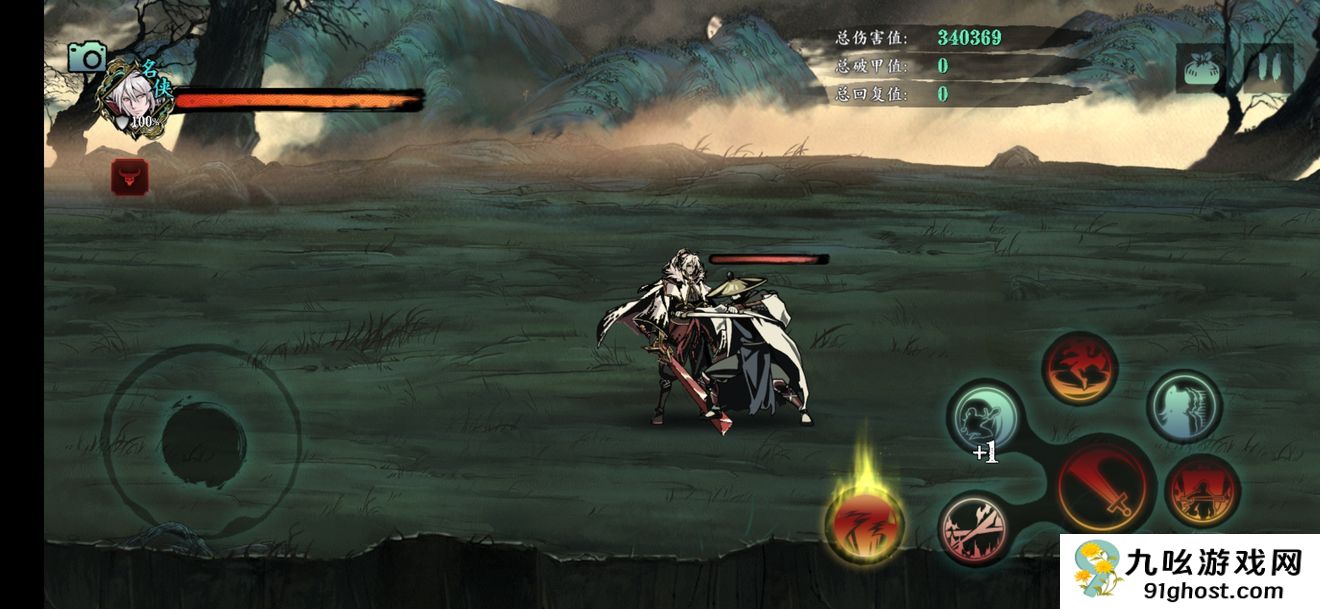Activate the teal dodge-roll skill
Screen dimensions: 1320x609
(x=983, y=416)
